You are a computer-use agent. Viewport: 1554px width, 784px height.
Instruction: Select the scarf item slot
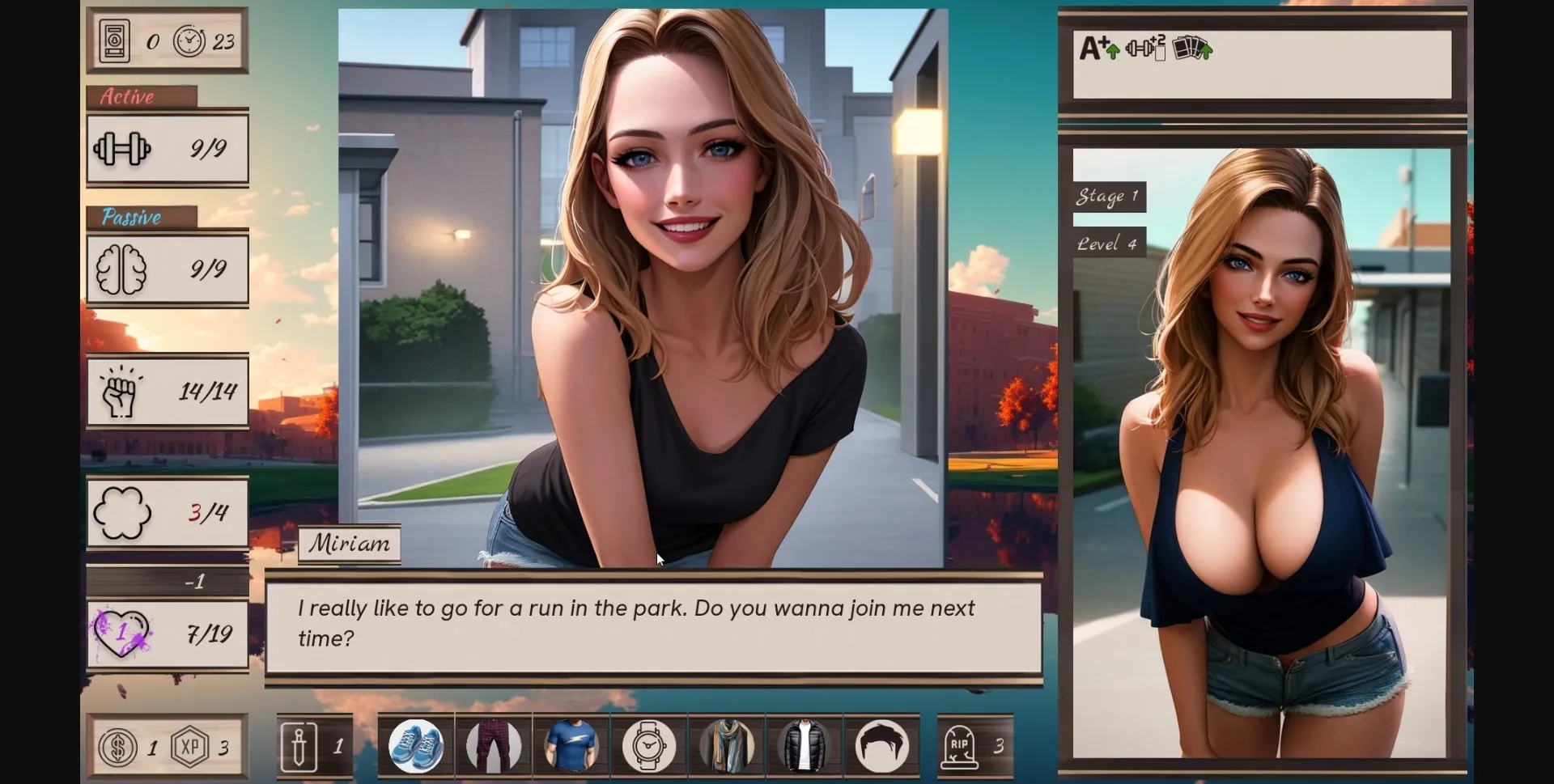[x=726, y=746]
